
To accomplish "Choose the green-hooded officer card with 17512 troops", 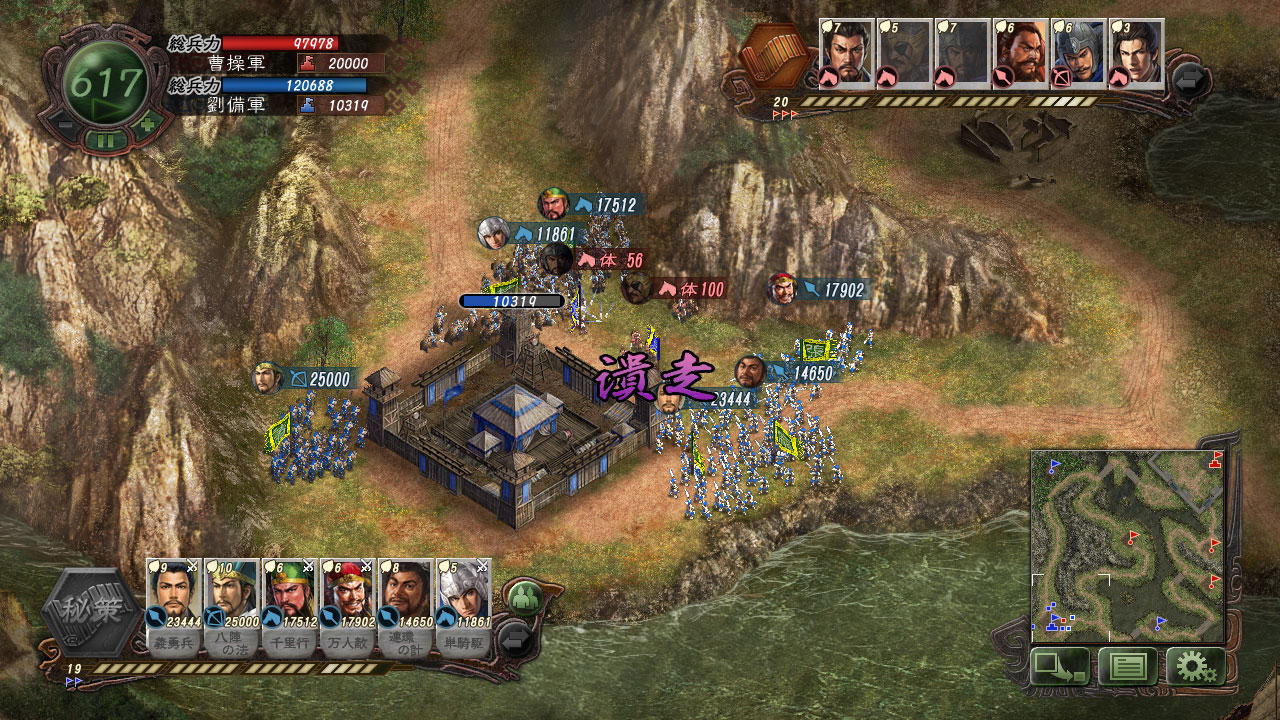I will tap(290, 592).
